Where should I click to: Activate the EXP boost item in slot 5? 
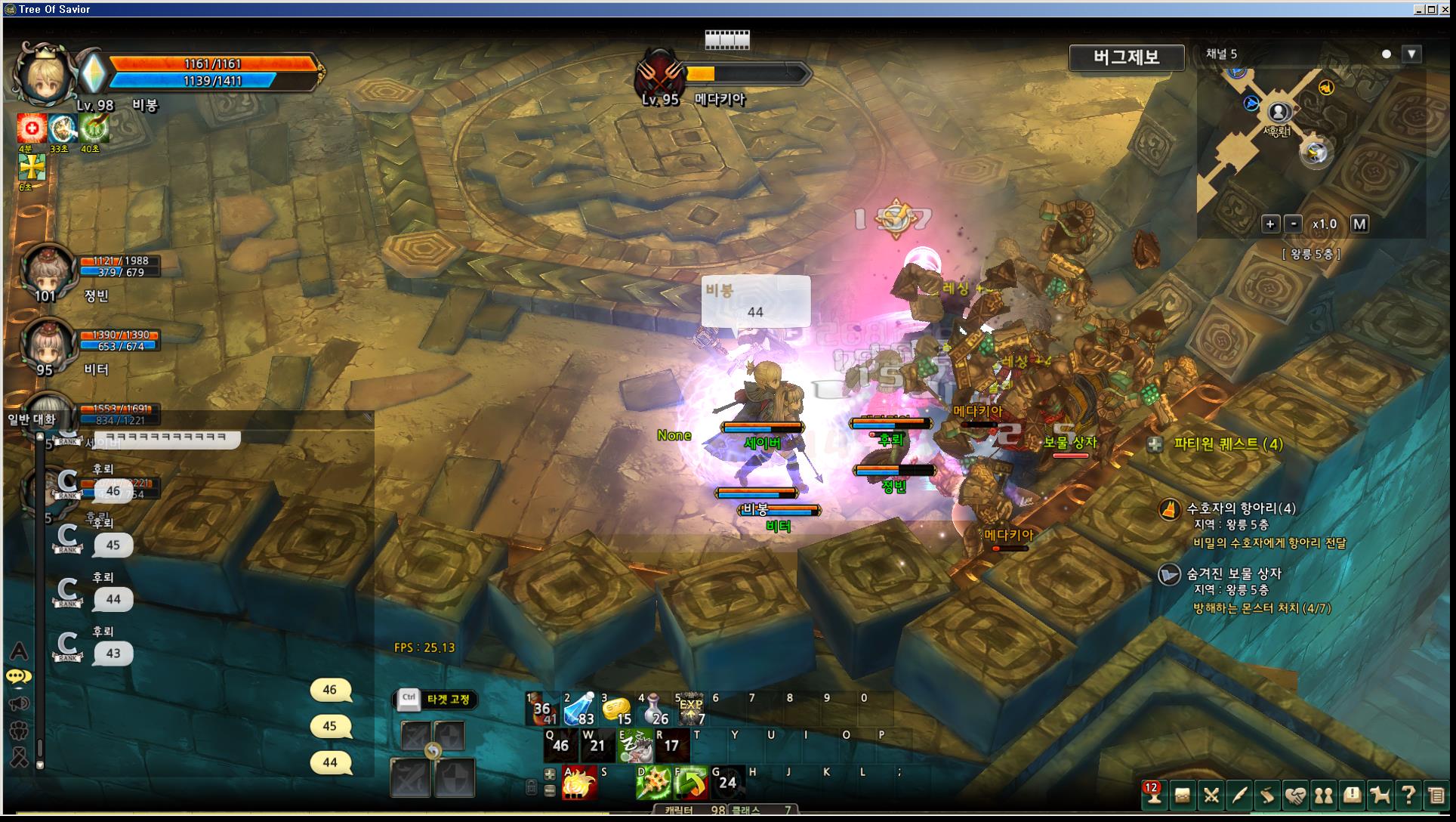click(x=690, y=709)
